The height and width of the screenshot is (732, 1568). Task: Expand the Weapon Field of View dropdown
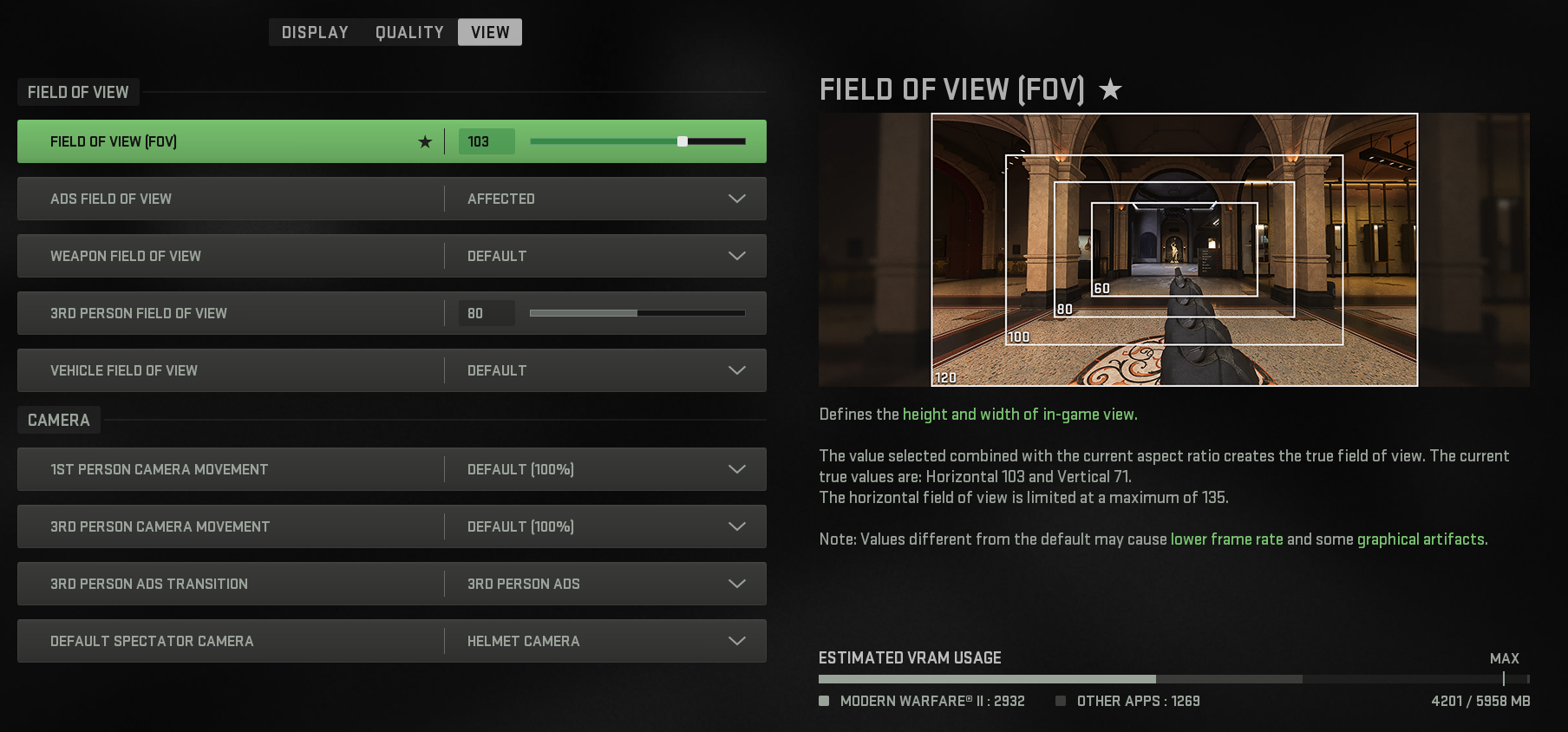pyautogui.click(x=736, y=256)
